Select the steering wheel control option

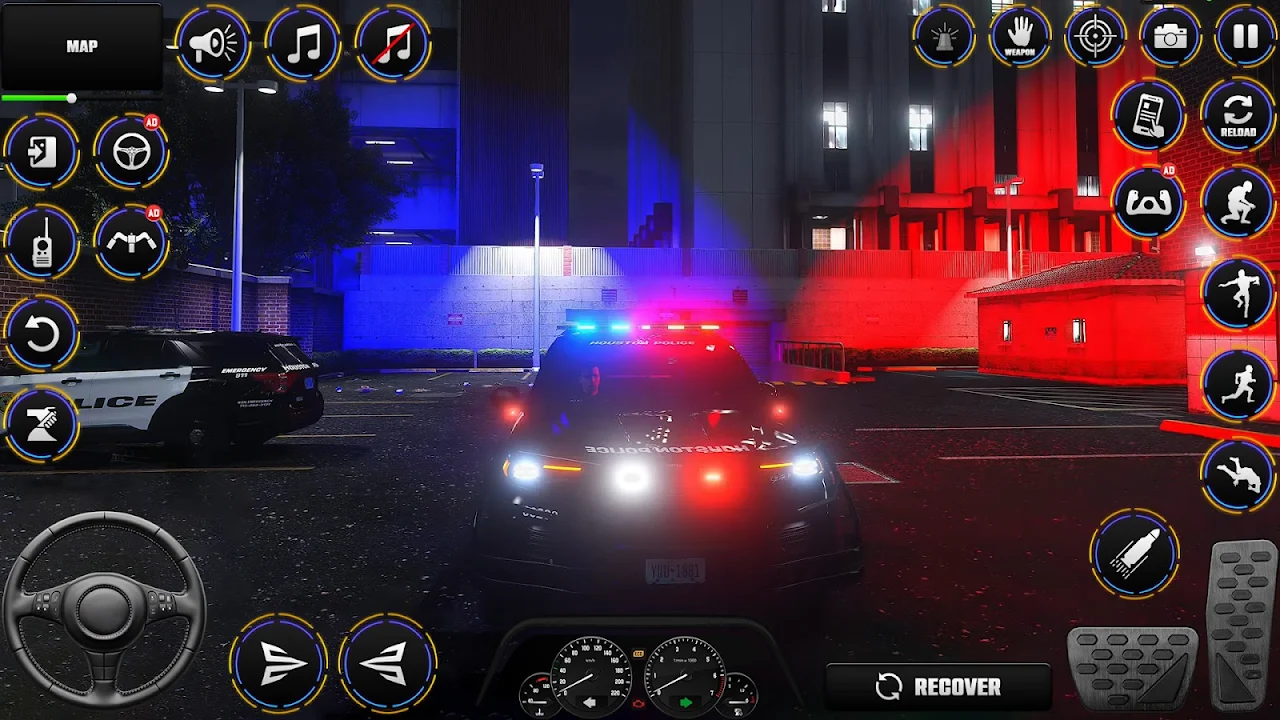click(x=131, y=152)
